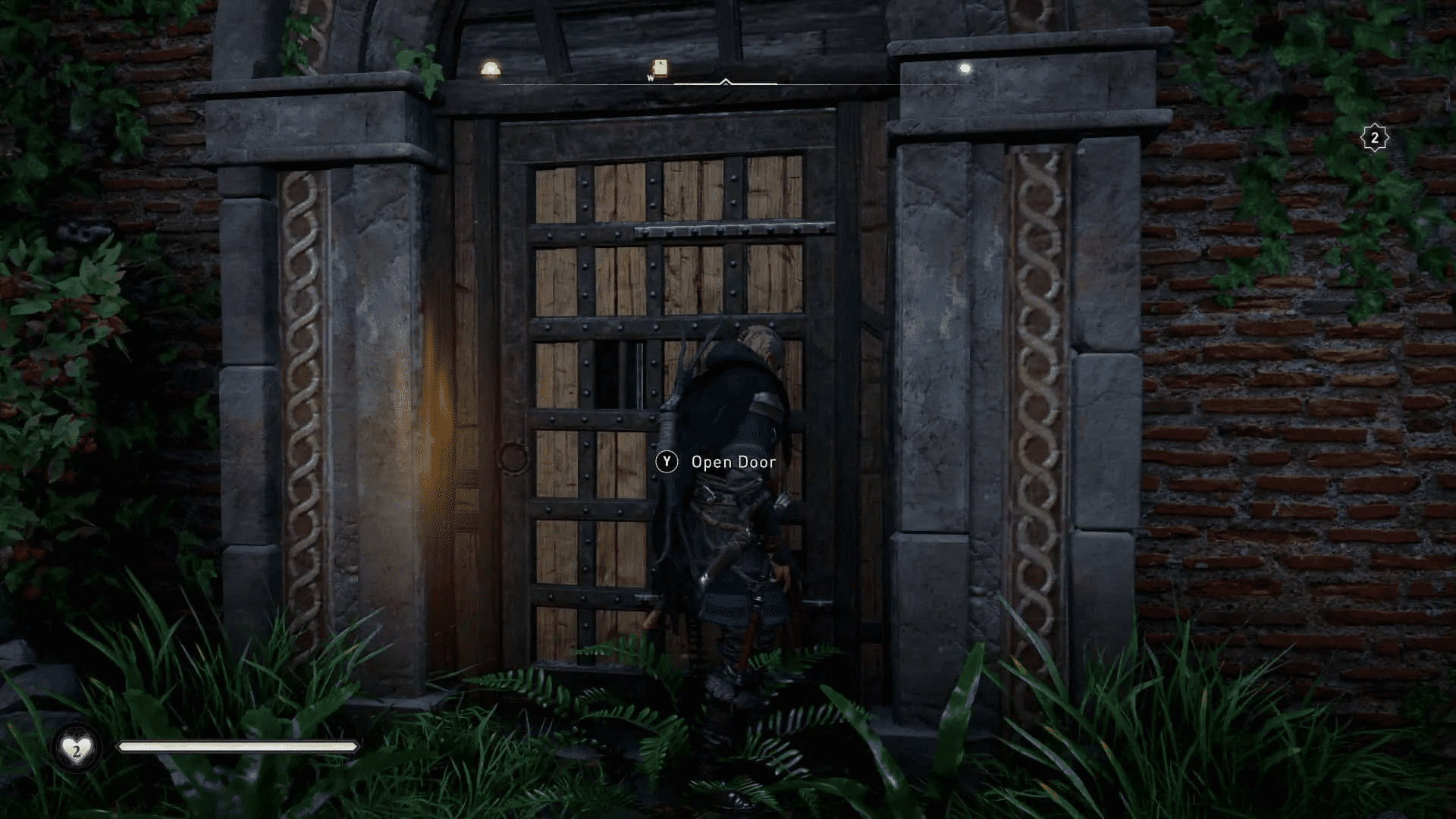This screenshot has height=819, width=1456.
Task: Select the power level 2 badge
Action: (1374, 136)
